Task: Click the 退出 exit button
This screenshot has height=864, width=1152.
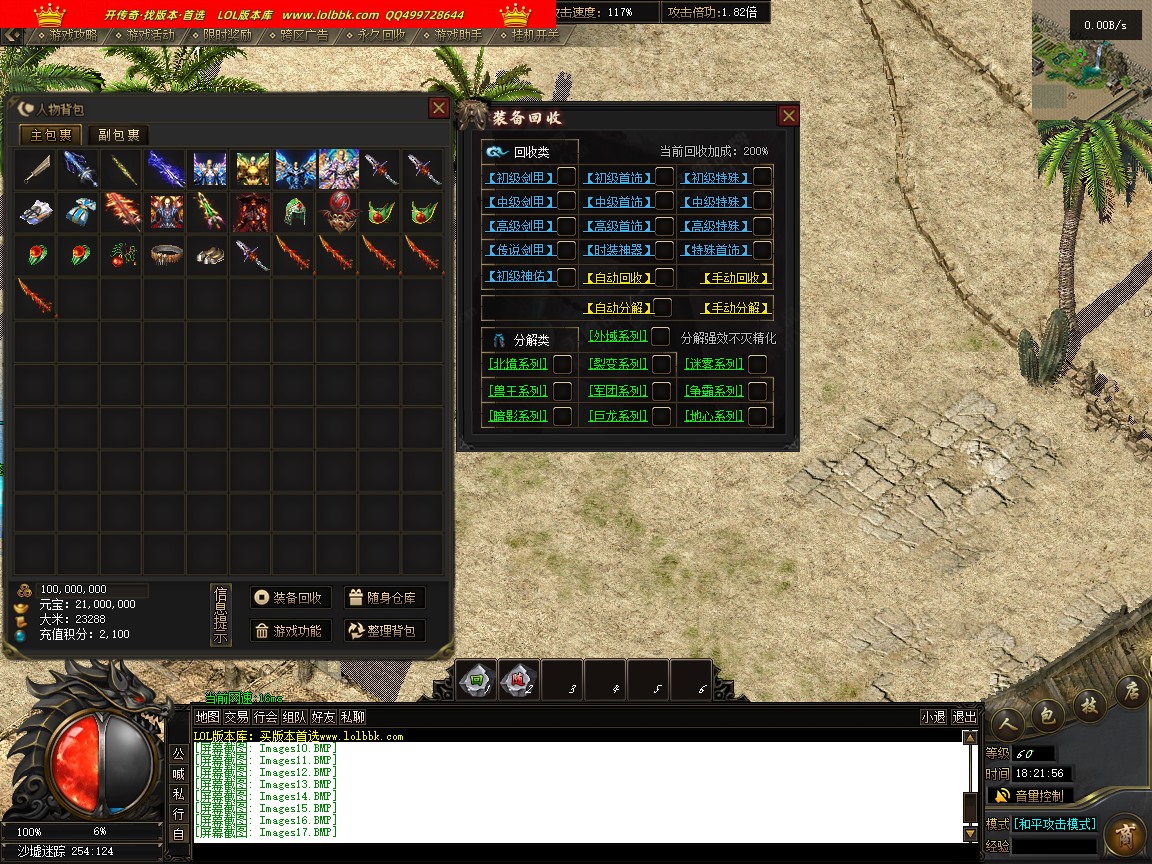Action: 964,717
